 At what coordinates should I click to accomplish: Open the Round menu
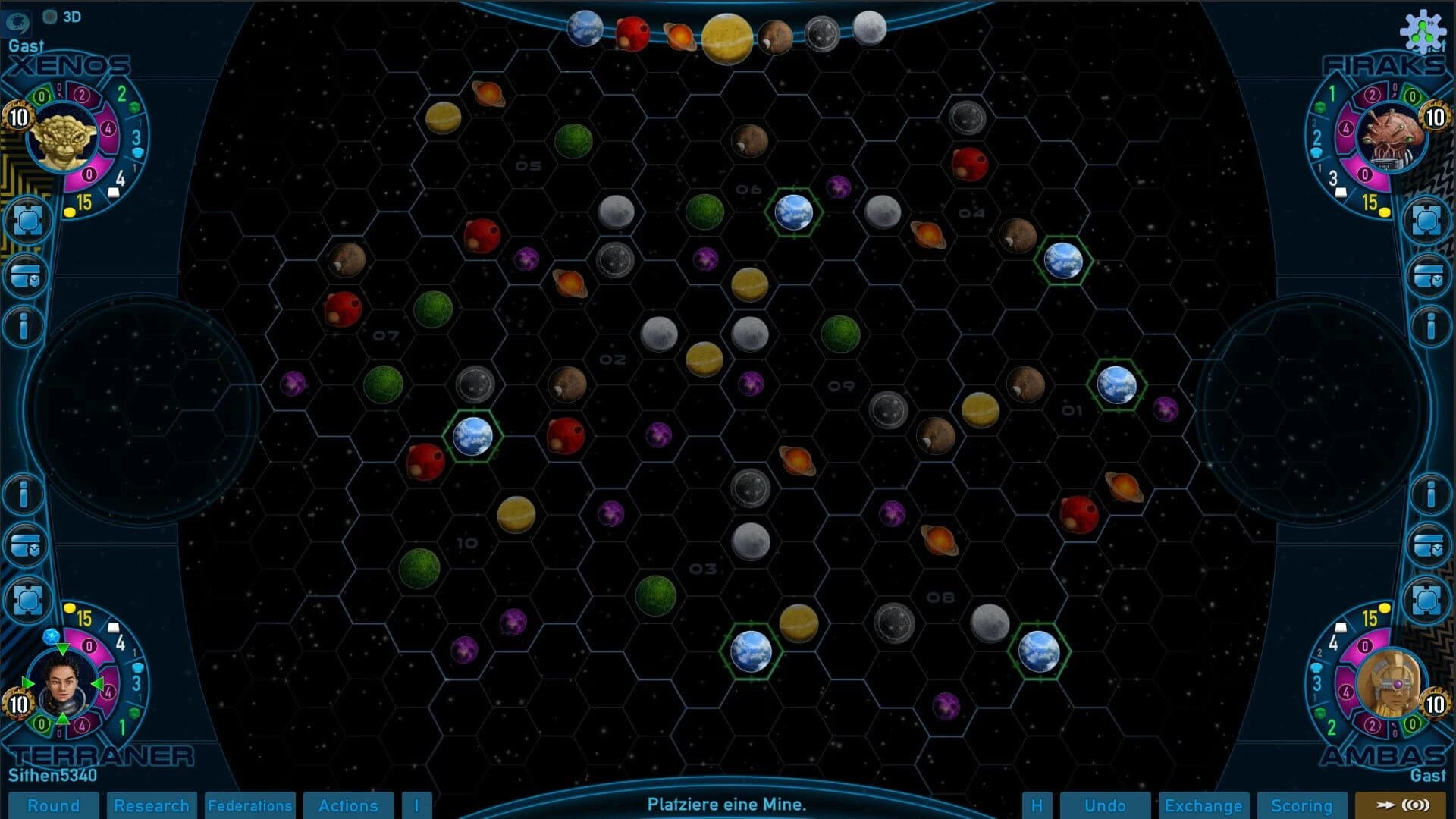[x=55, y=806]
